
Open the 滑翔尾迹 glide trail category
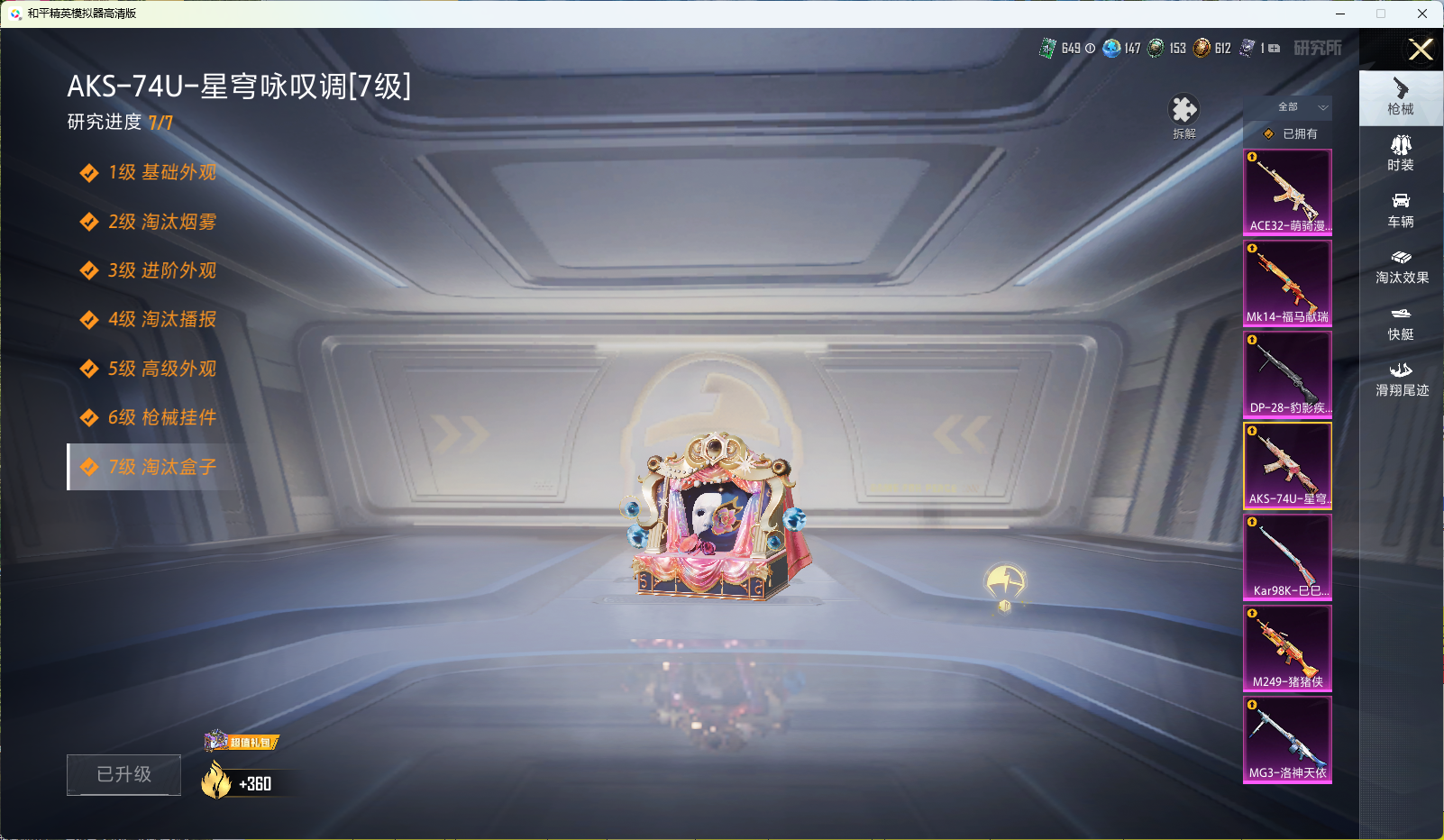pos(1400,381)
